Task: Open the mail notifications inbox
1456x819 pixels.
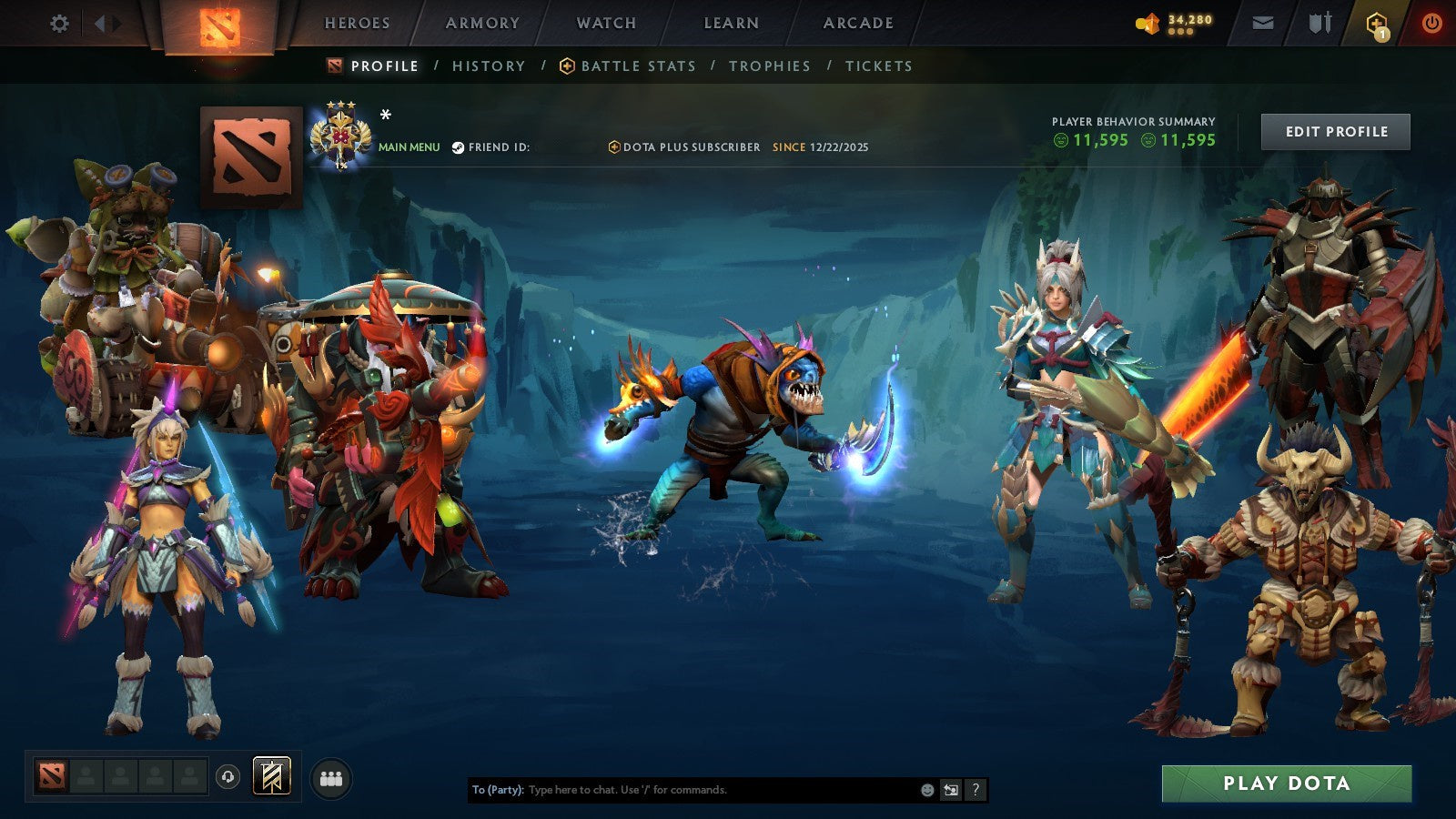Action: point(1264,24)
